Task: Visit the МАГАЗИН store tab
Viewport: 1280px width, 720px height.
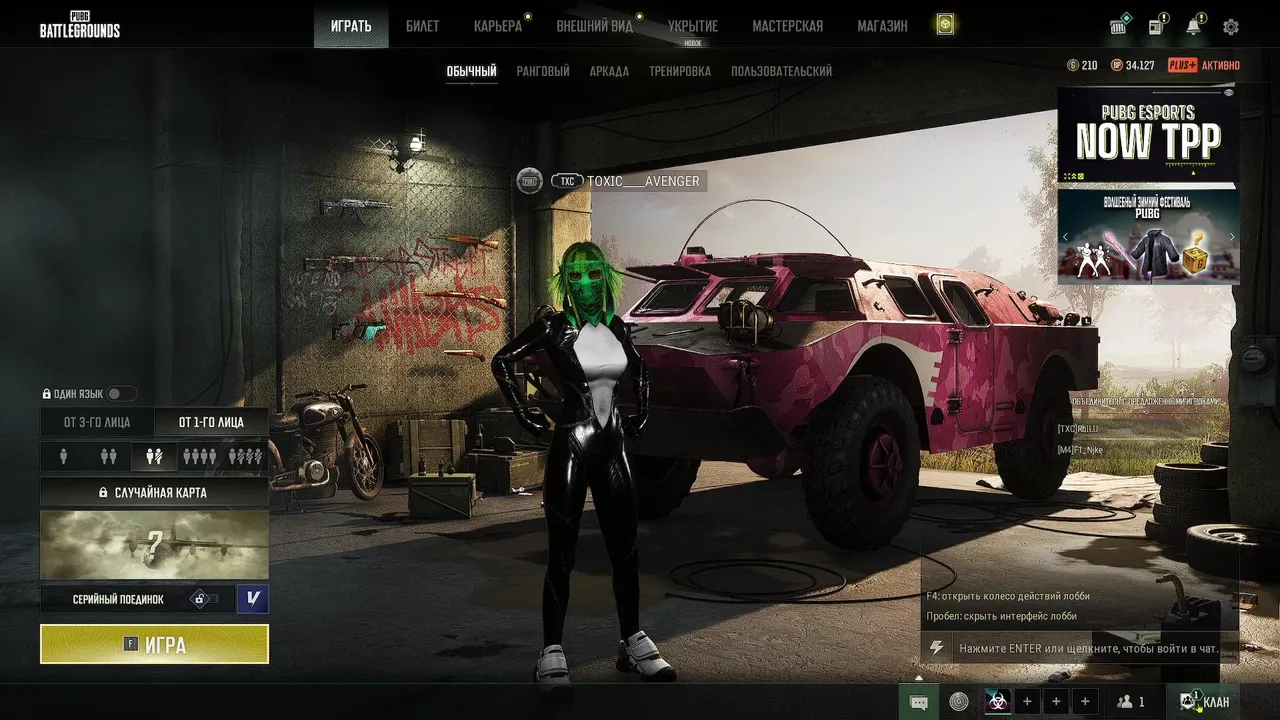Action: (x=882, y=26)
